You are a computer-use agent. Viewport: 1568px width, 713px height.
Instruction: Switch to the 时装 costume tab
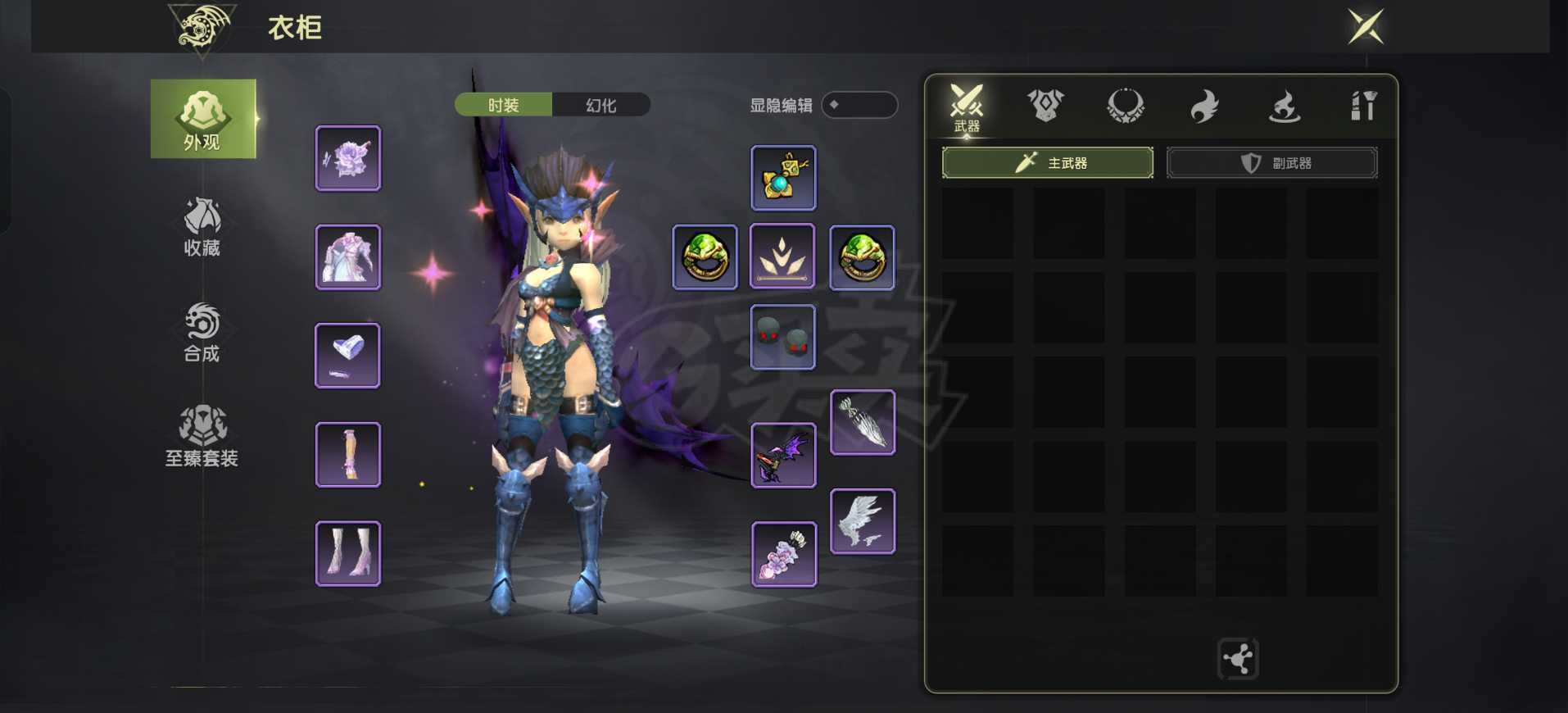click(x=503, y=105)
